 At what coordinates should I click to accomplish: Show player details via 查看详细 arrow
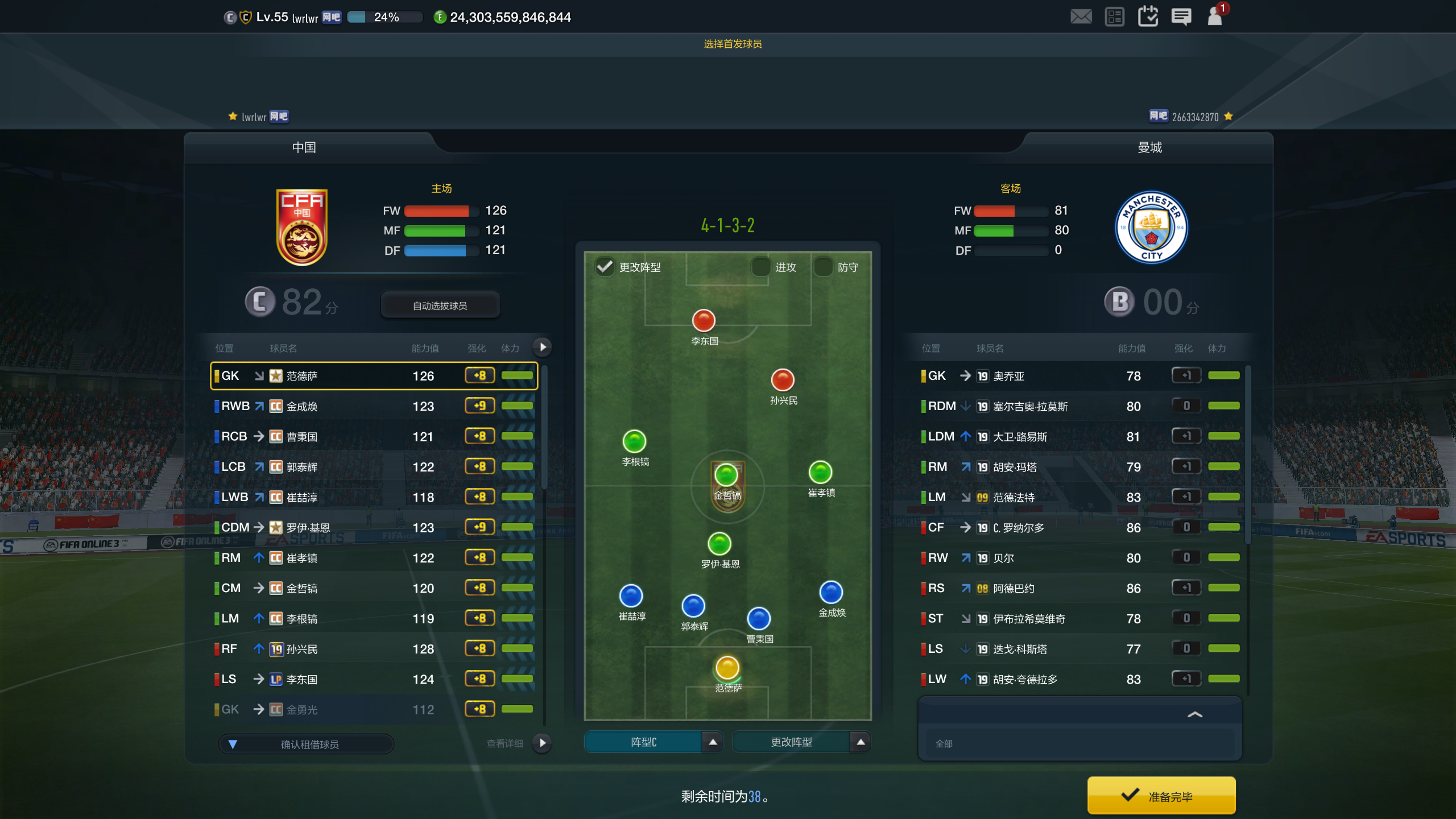click(x=542, y=743)
